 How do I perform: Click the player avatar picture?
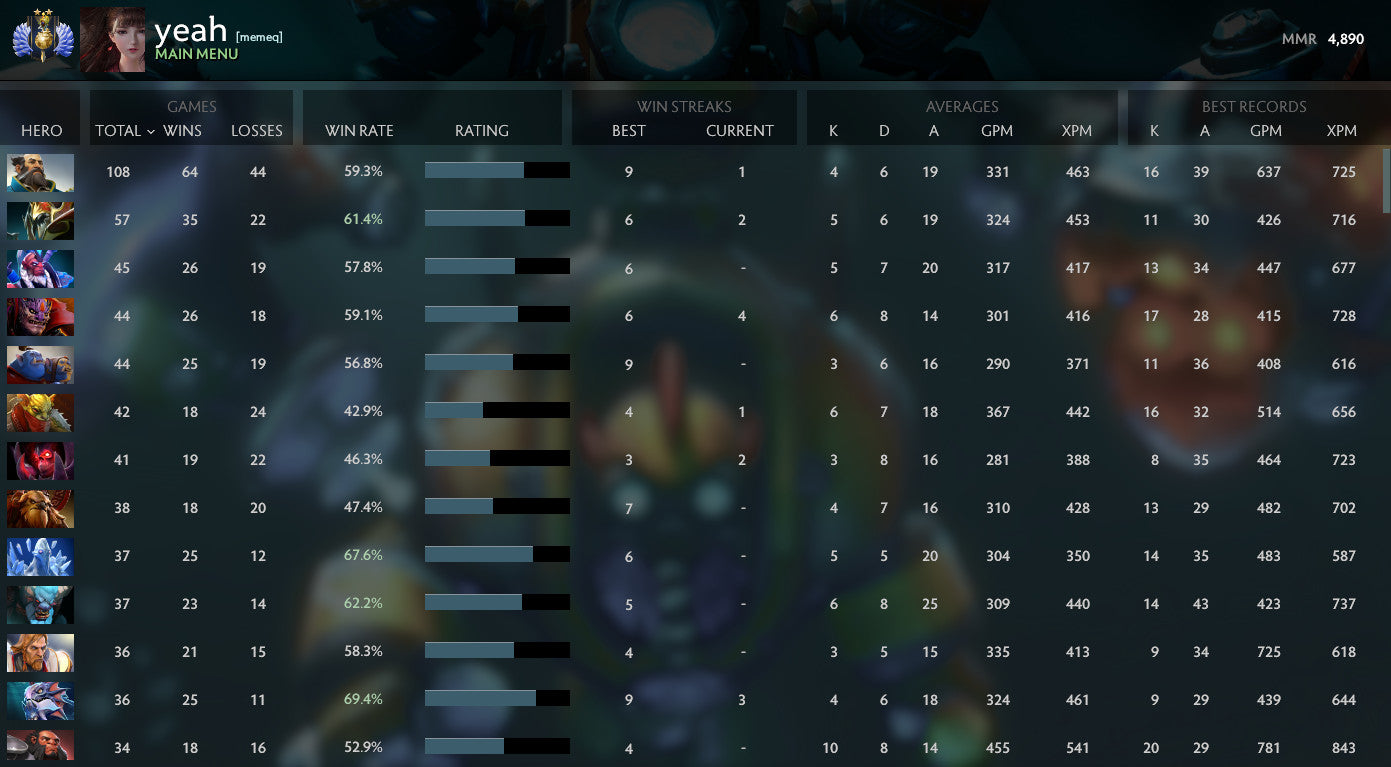(111, 40)
